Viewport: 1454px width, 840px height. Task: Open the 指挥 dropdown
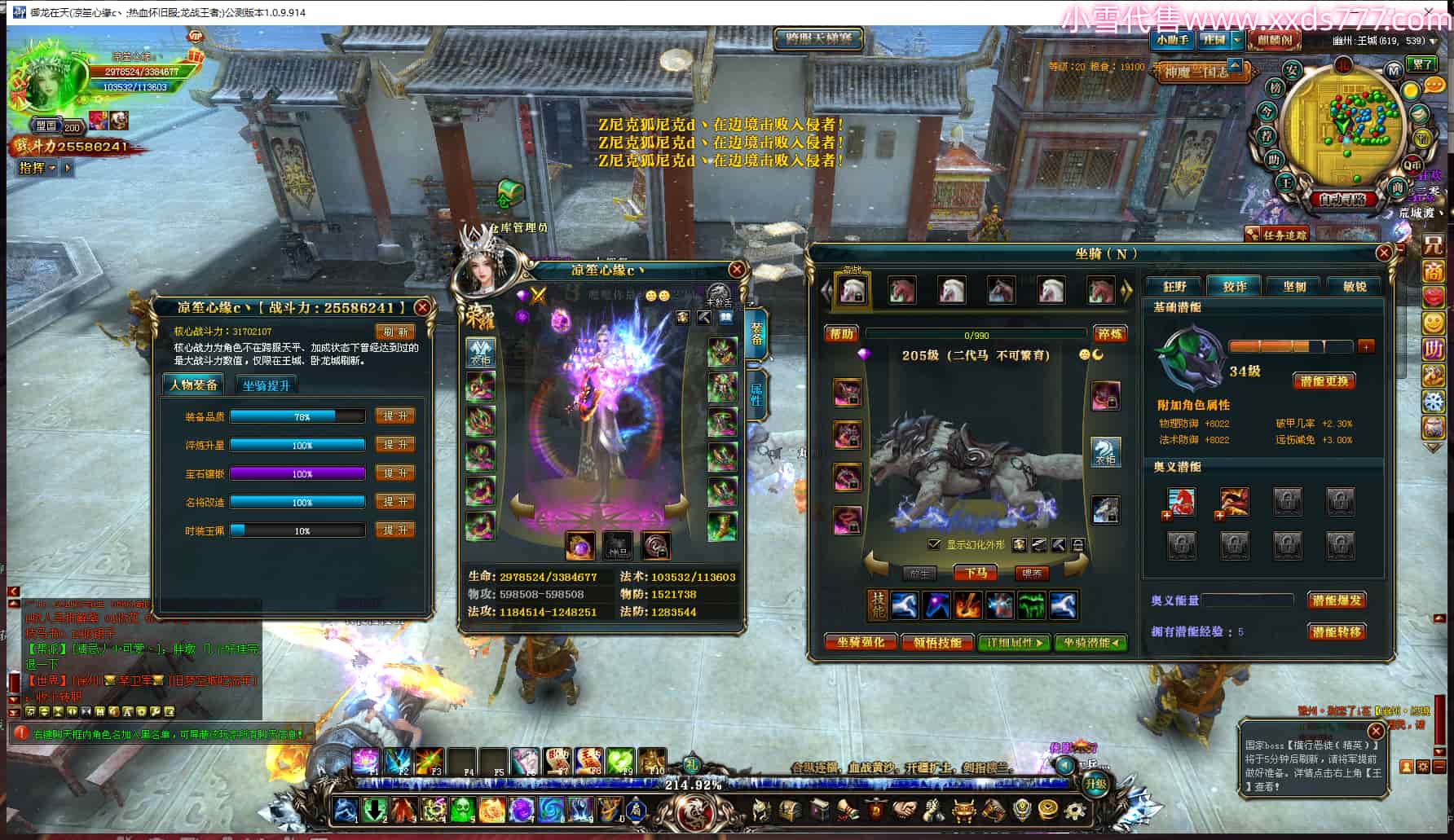coord(37,168)
